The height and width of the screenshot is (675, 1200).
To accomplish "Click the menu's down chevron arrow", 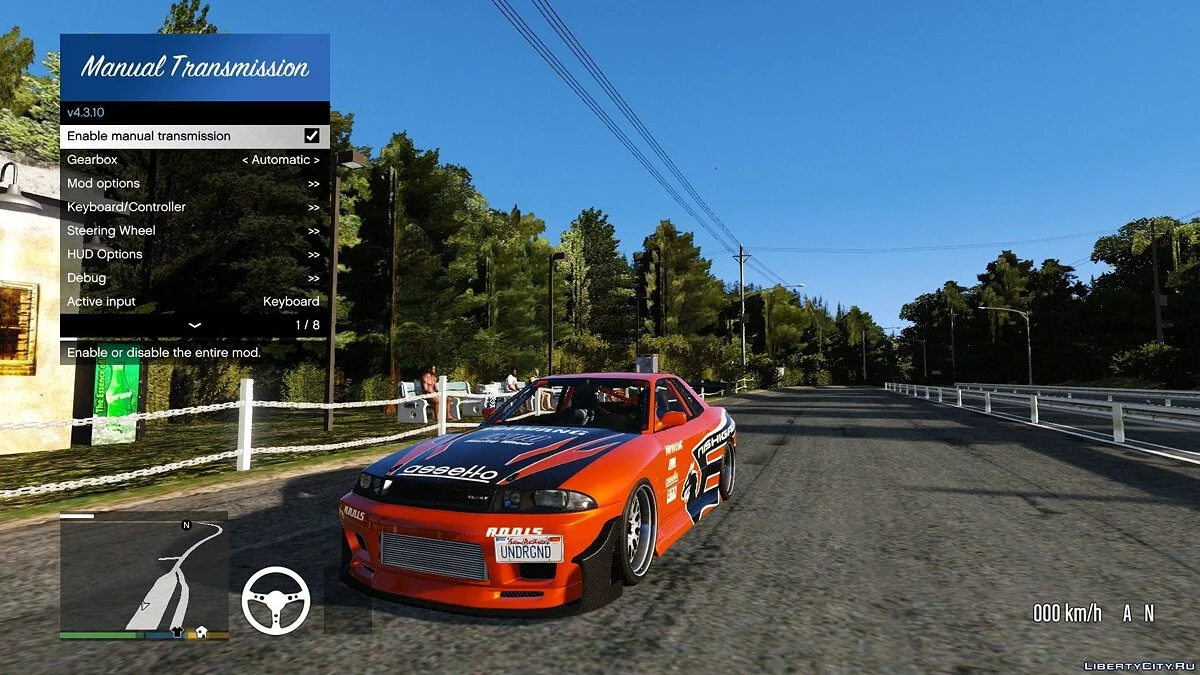I will click(194, 325).
